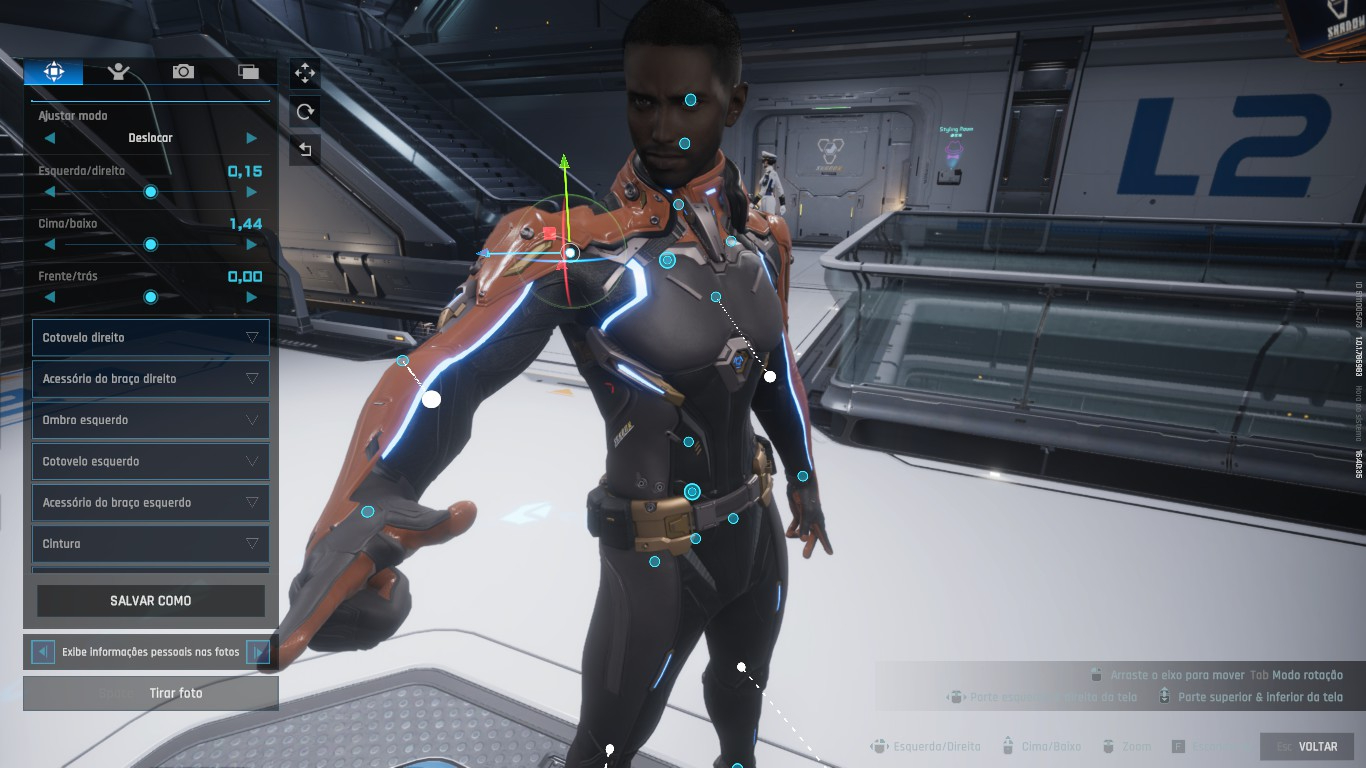Viewport: 1366px width, 768px height.
Task: Change Ajustar modo with the left arrow
Action: point(50,138)
